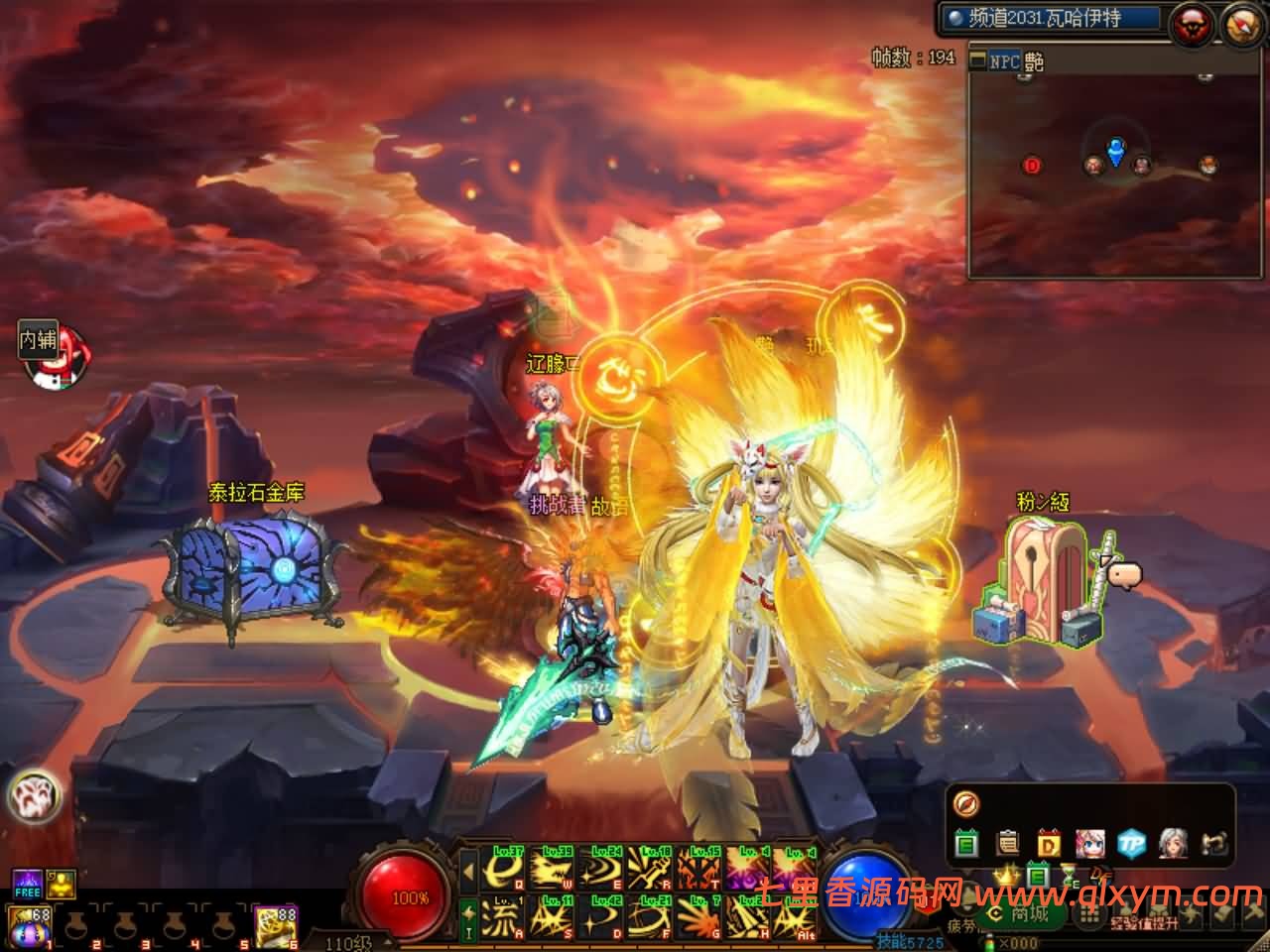Select the red D marker on the minimap
Viewport: 1270px width, 952px height.
pyautogui.click(x=1032, y=166)
